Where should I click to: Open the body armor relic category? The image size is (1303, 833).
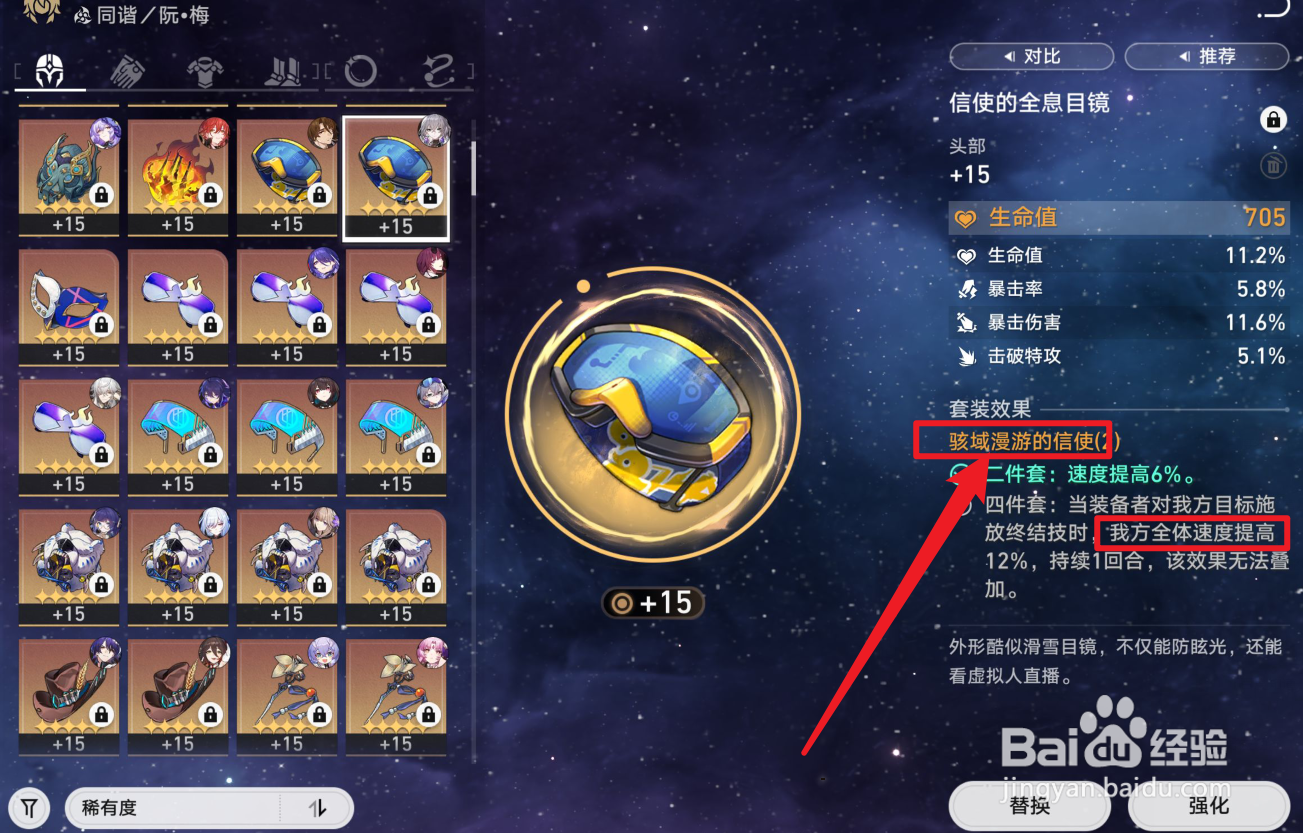(205, 70)
